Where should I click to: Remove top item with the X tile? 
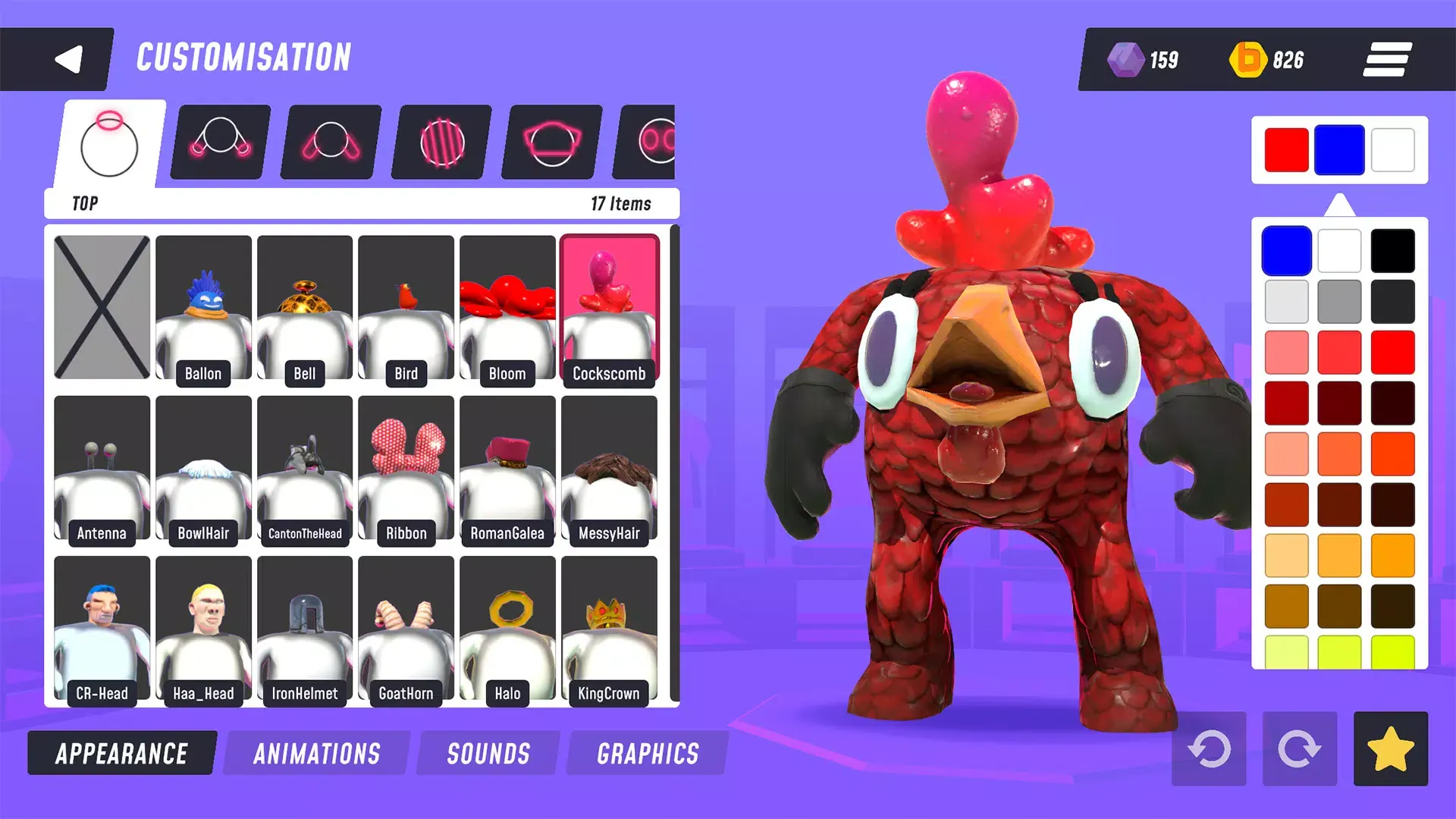tap(102, 307)
